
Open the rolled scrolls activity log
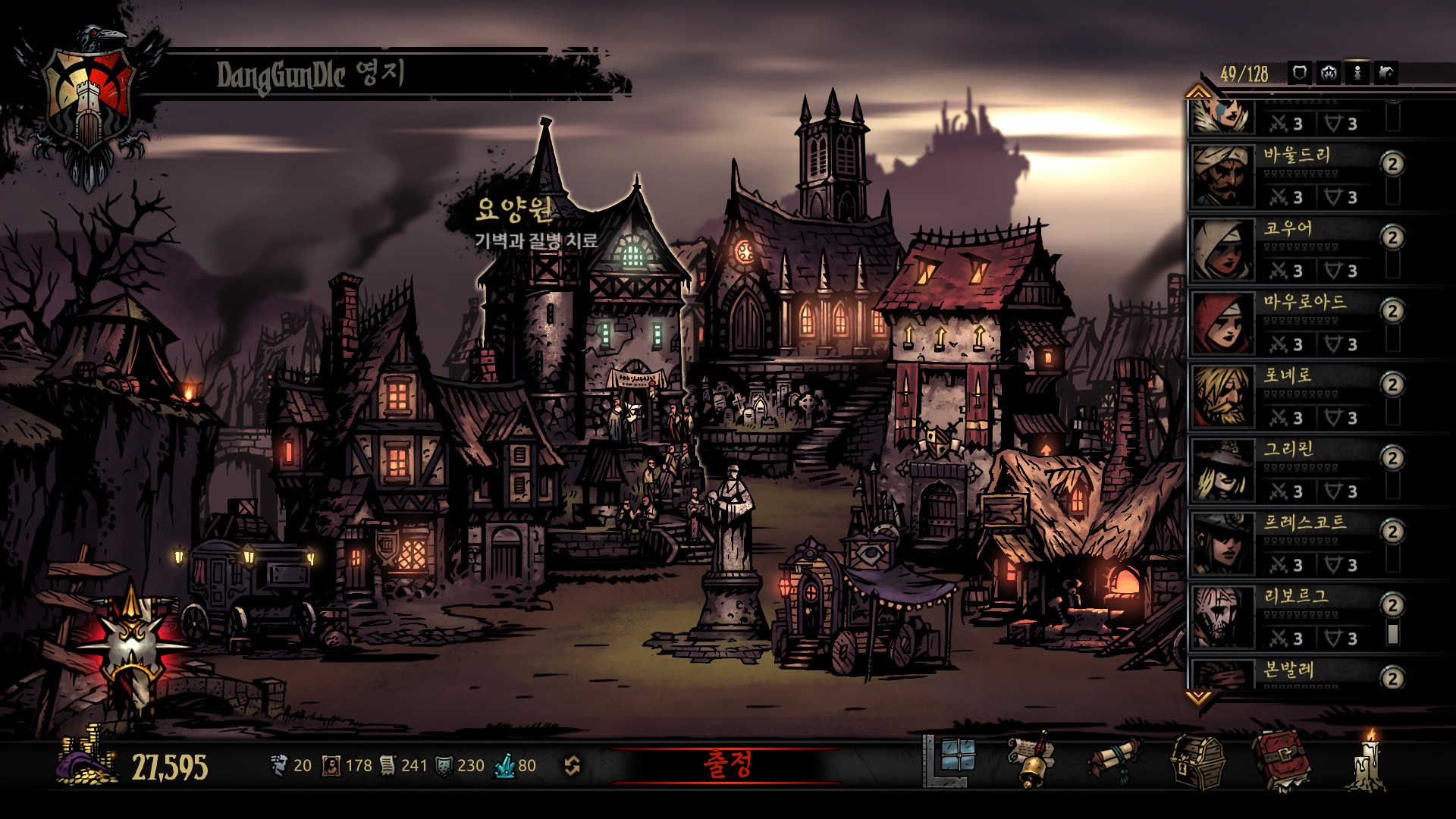point(1115,761)
